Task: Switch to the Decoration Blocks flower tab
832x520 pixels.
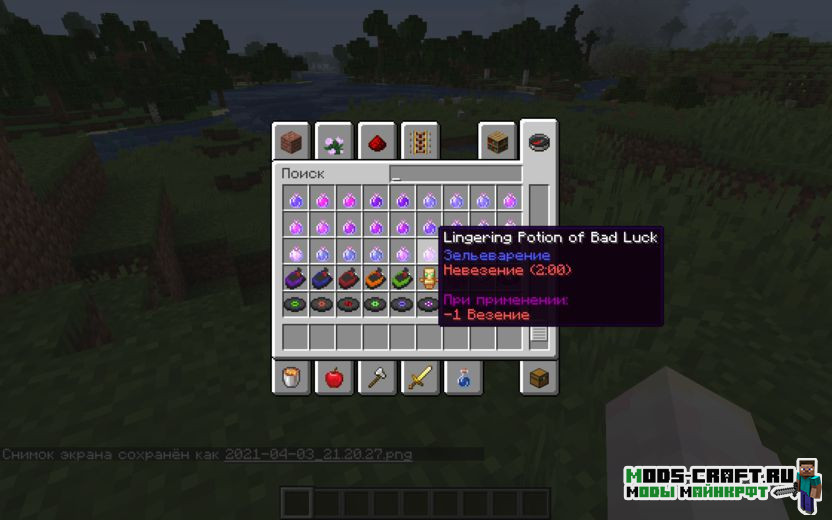Action: click(334, 143)
